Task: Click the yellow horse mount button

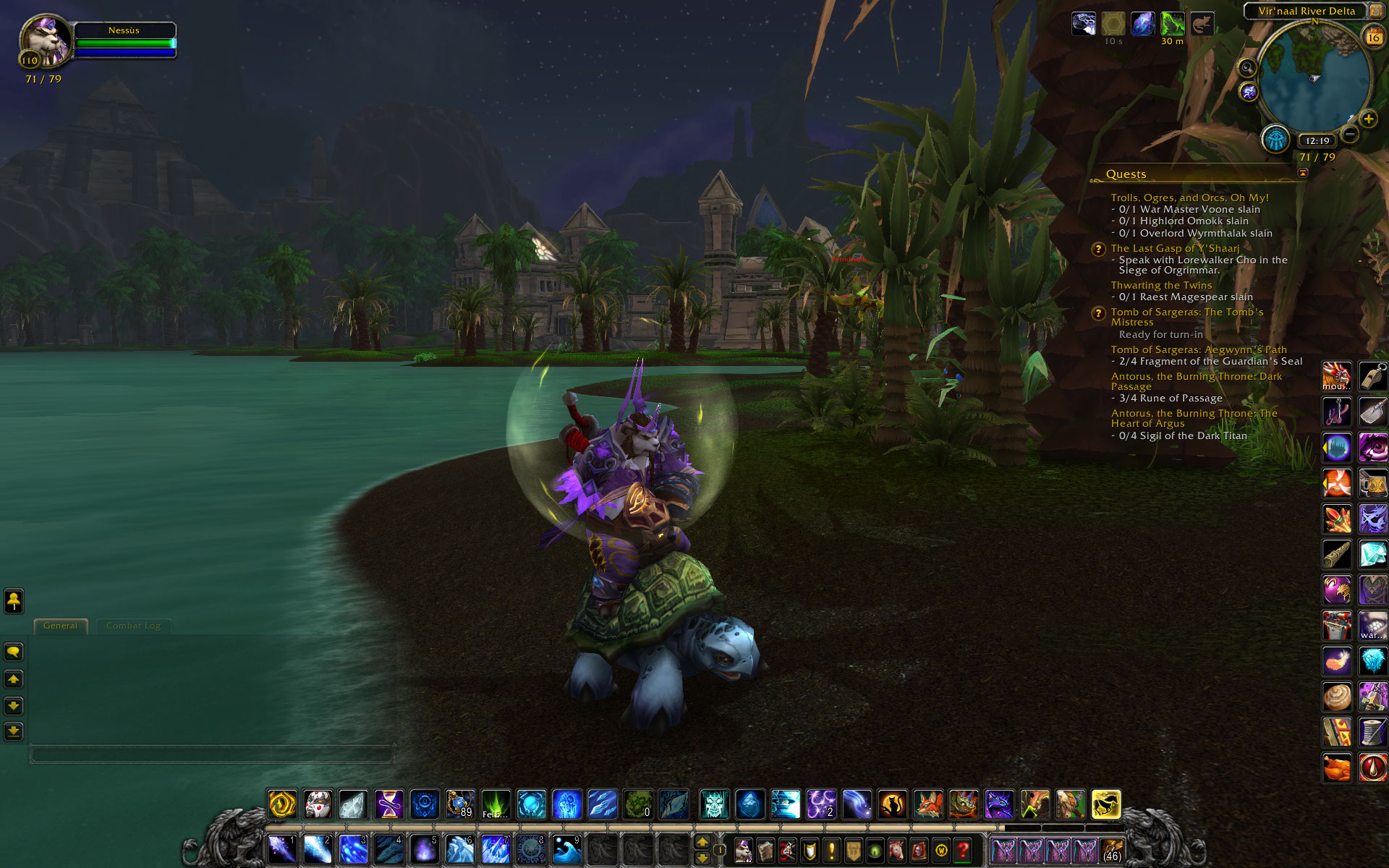Action: click(x=1105, y=804)
